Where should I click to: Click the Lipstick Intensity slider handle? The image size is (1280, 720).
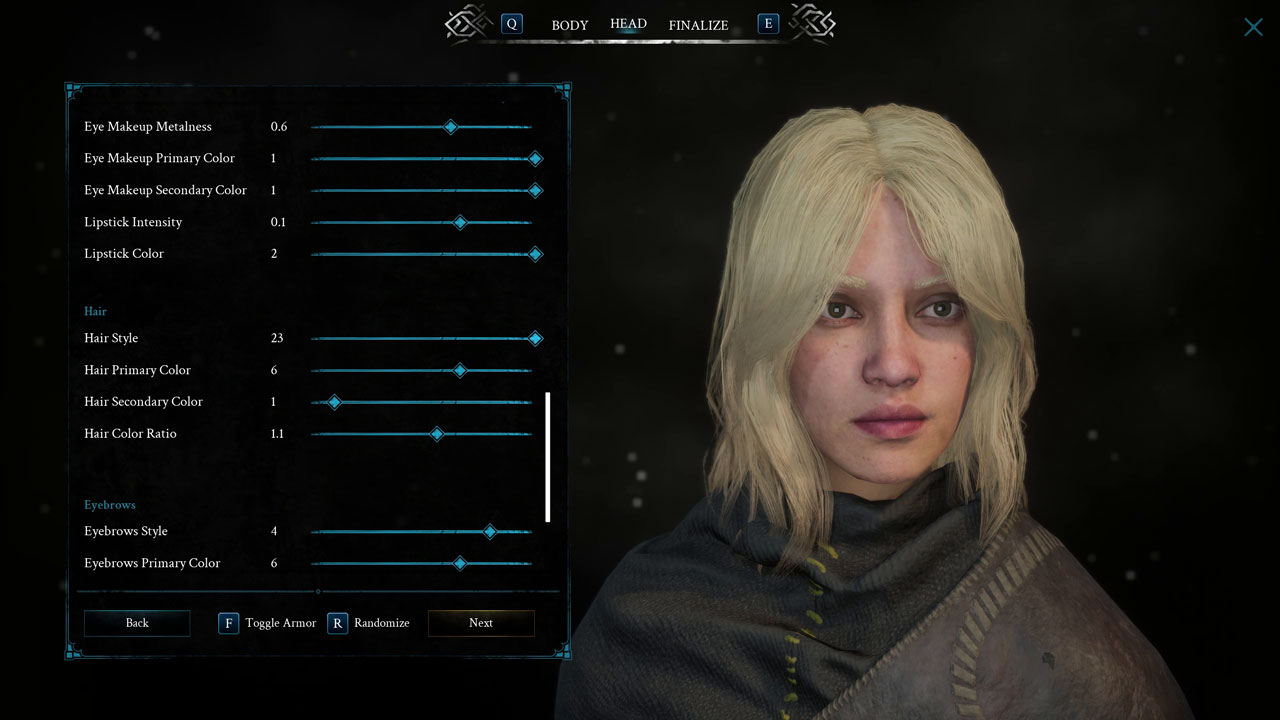coord(460,222)
